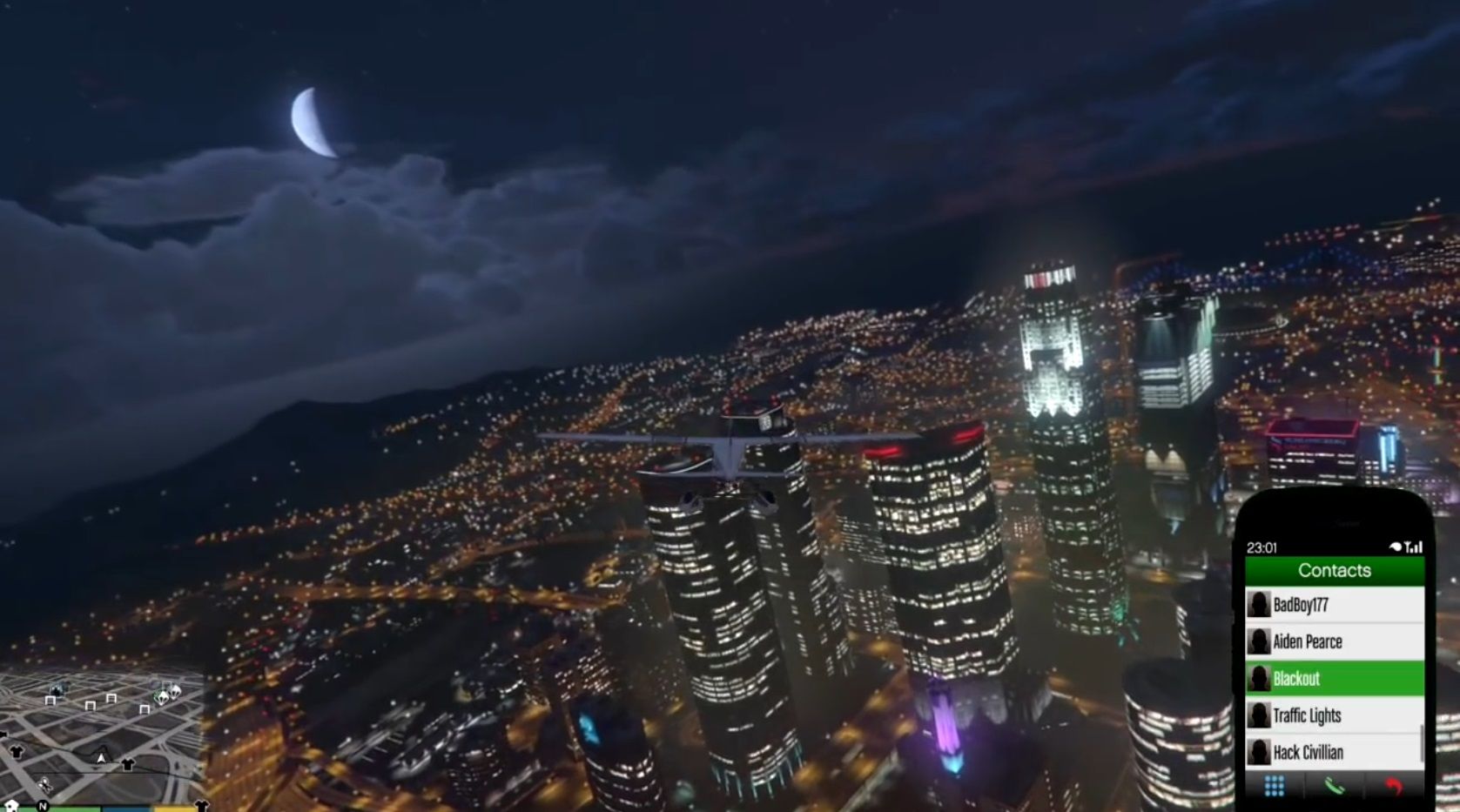The image size is (1460, 812).
Task: Tap the green call icon
Action: click(1334, 787)
